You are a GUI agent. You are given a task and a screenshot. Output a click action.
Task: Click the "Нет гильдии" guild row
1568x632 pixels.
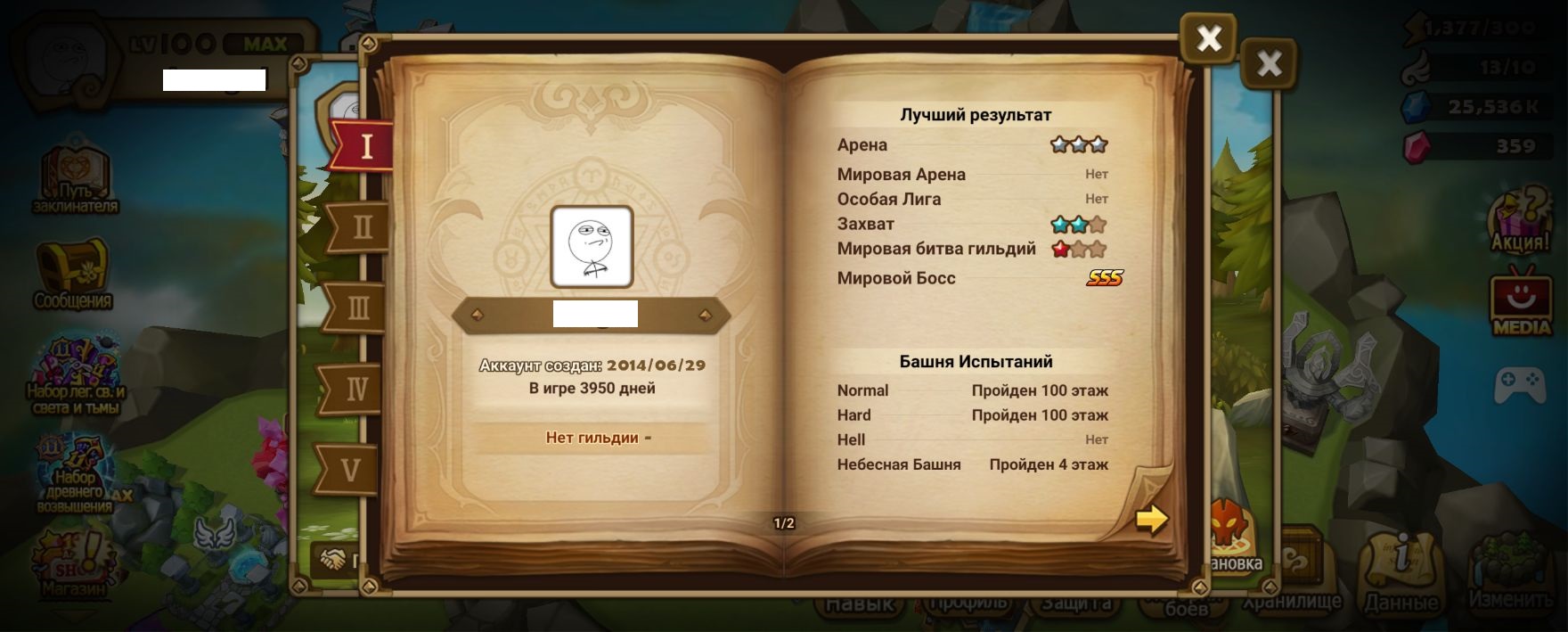click(x=592, y=438)
